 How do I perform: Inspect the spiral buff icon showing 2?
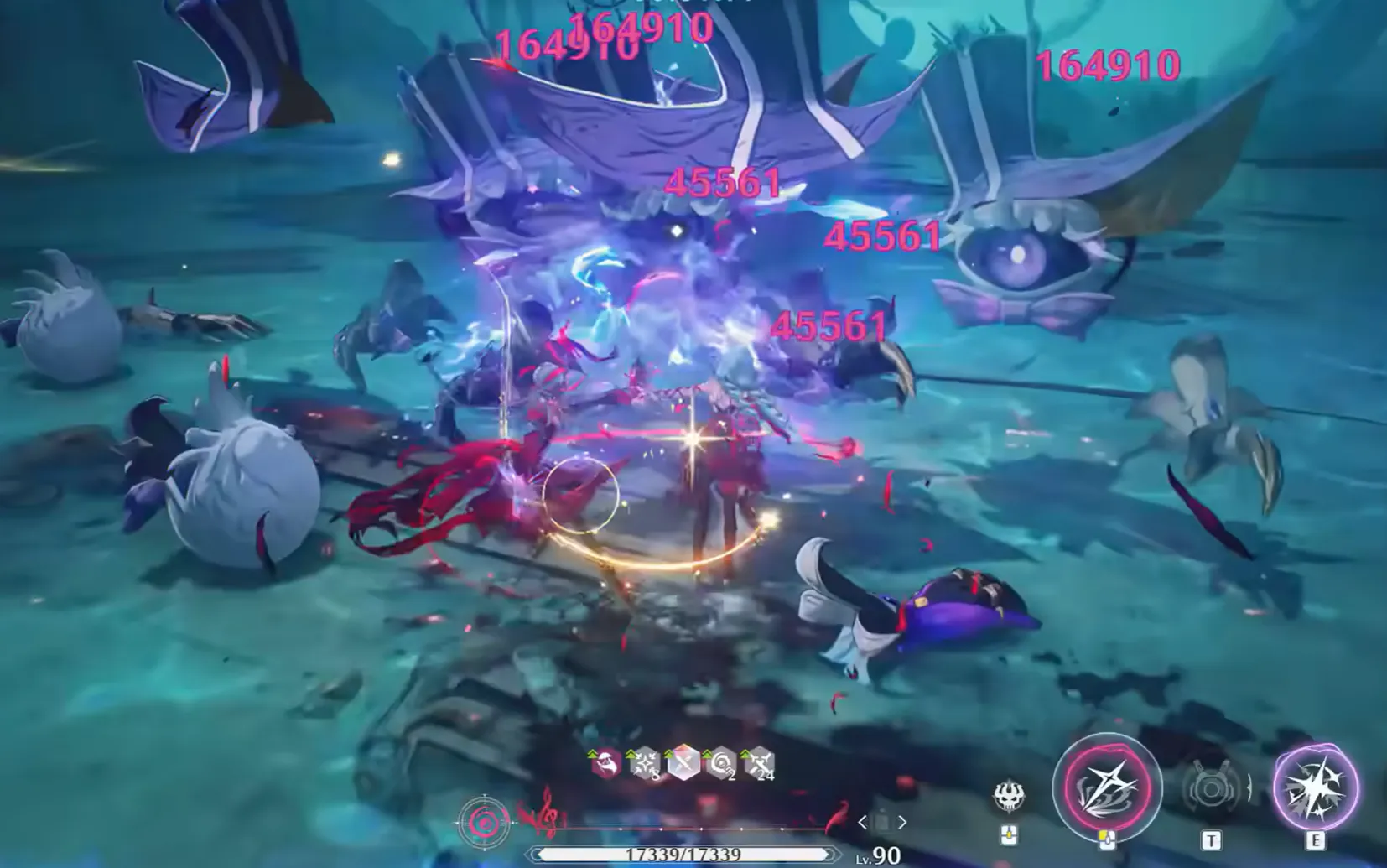(721, 764)
